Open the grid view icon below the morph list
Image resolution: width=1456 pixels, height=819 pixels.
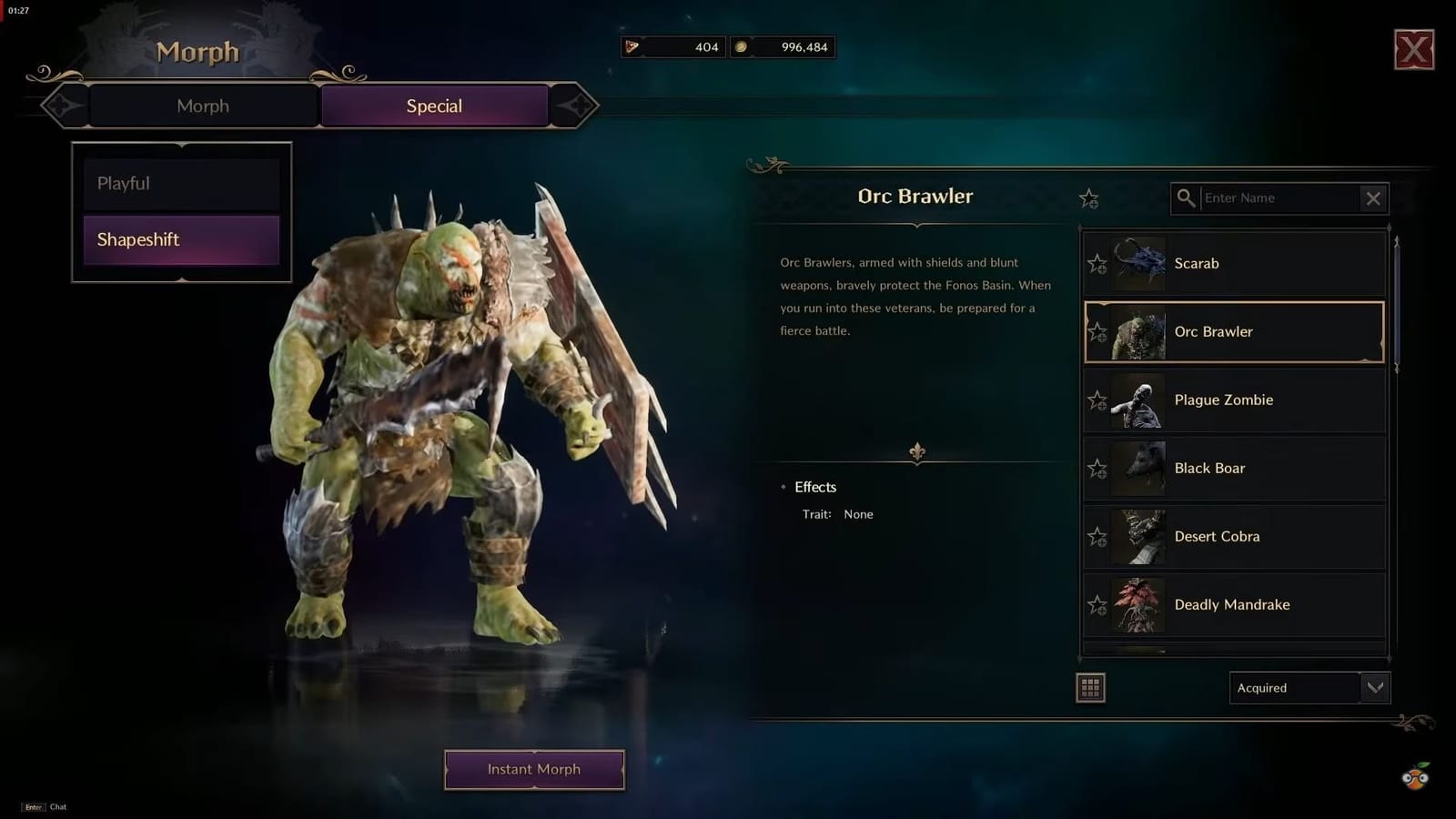pos(1089,687)
